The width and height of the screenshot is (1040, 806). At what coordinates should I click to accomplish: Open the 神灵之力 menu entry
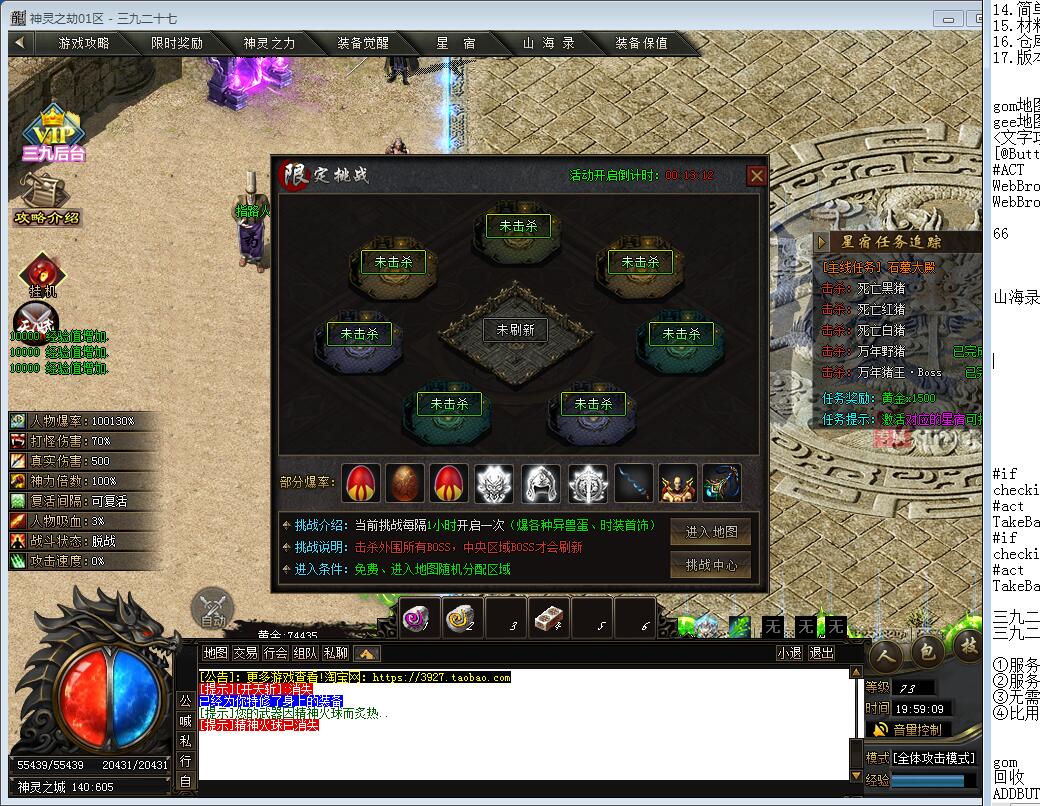point(269,43)
